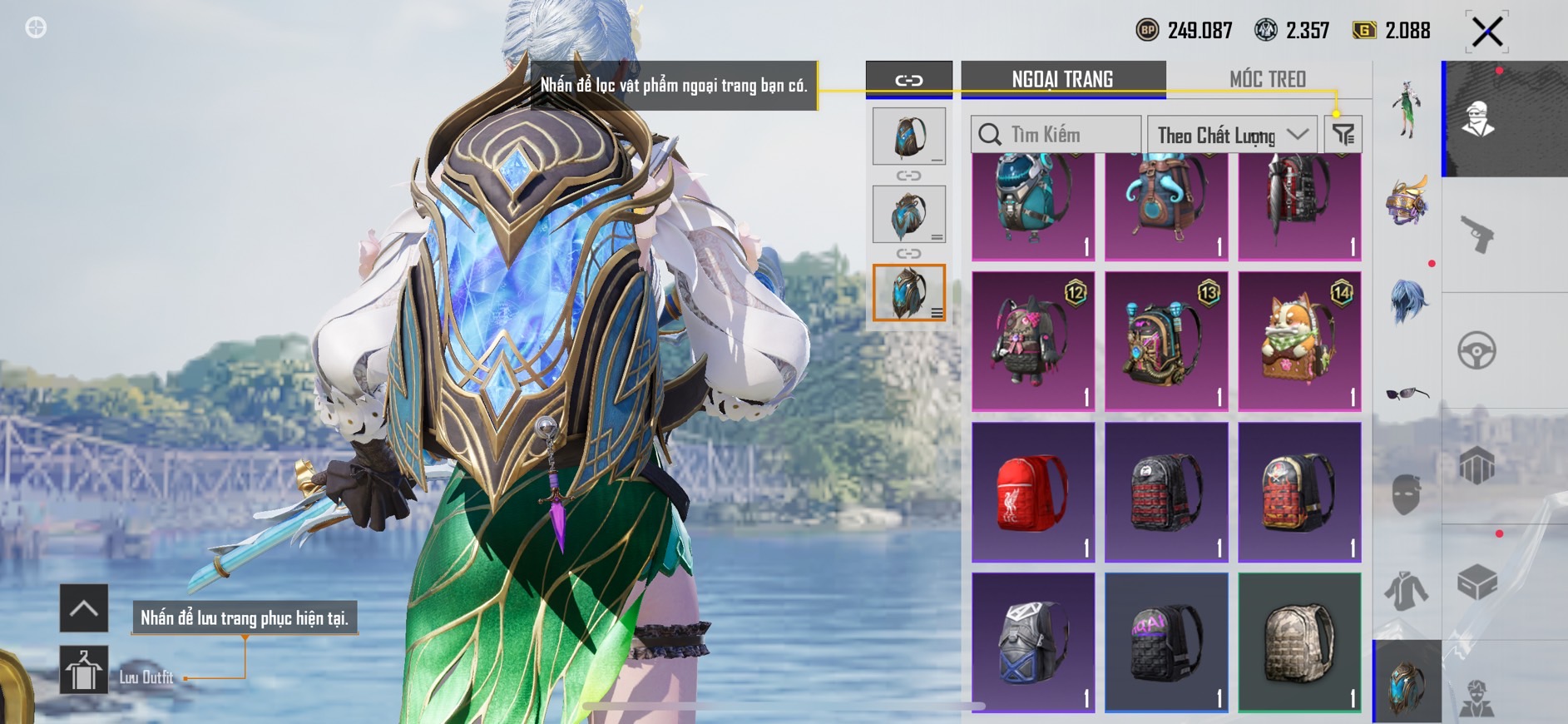Open the steering wheel vehicle category
1568x724 pixels.
tap(1477, 350)
